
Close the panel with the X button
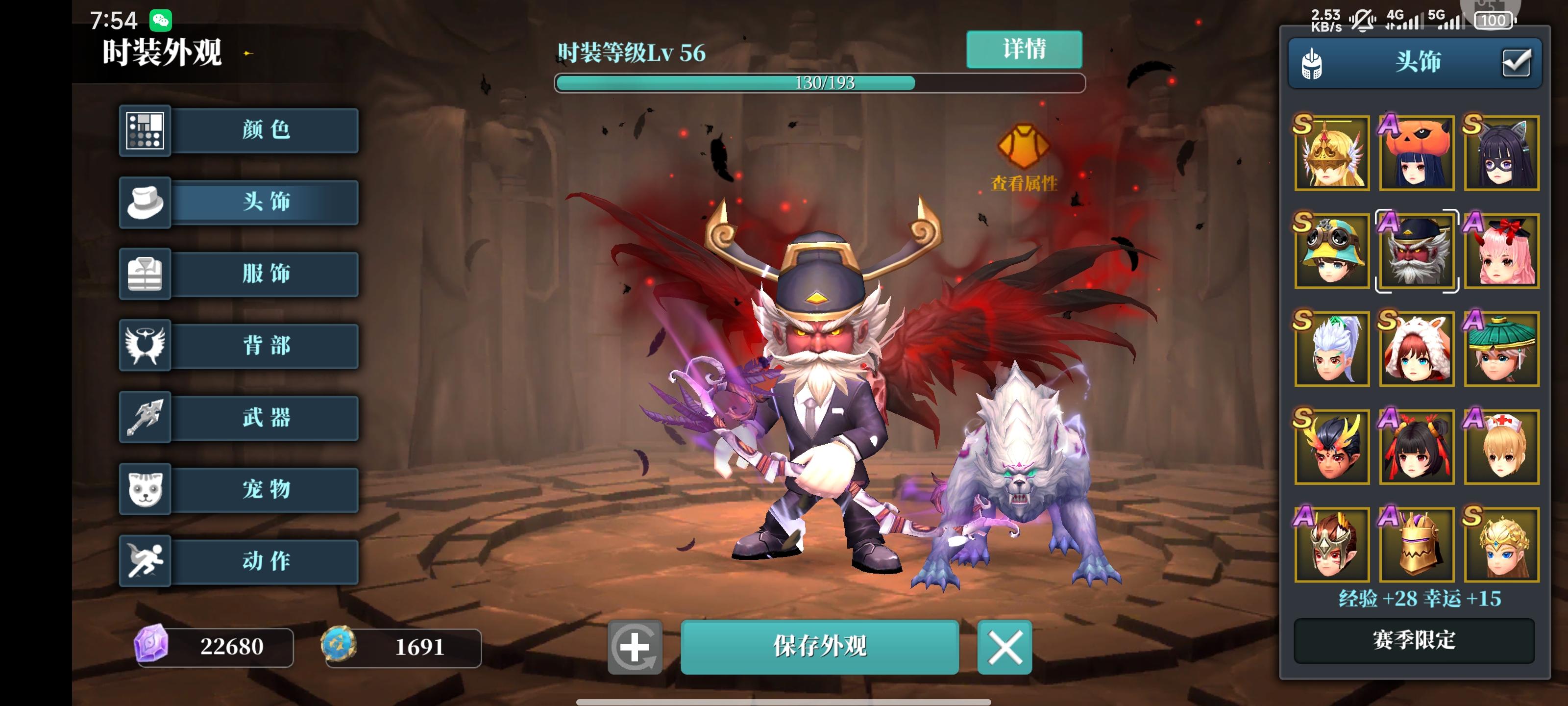1004,648
